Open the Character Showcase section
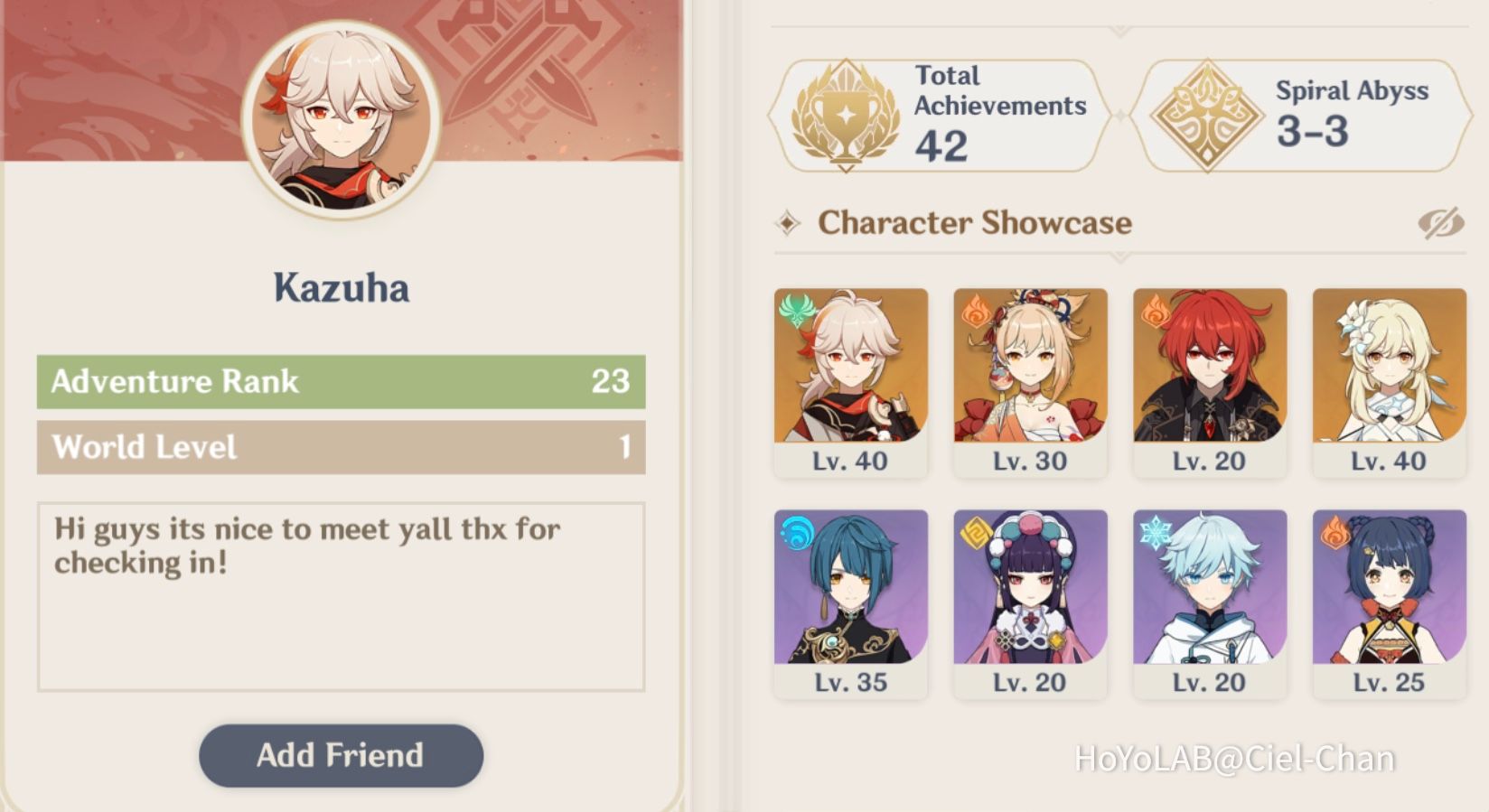The width and height of the screenshot is (1489, 812). (975, 222)
